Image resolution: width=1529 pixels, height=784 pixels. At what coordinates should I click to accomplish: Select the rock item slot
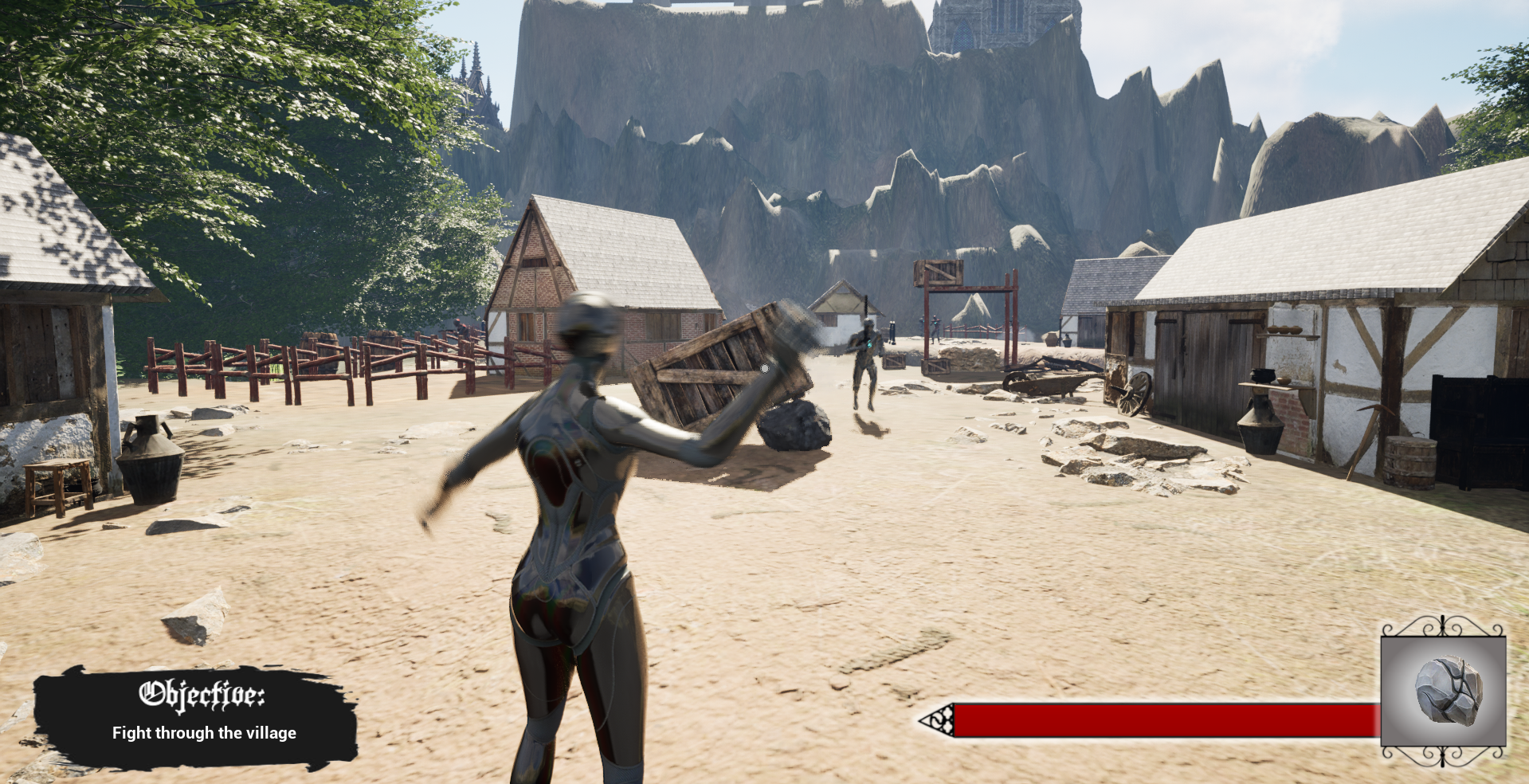click(x=1444, y=690)
